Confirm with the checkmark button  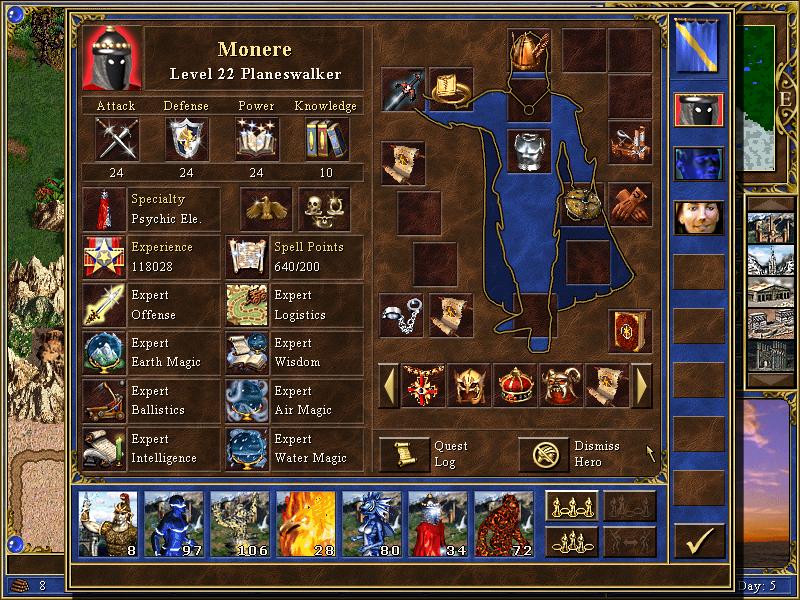699,541
